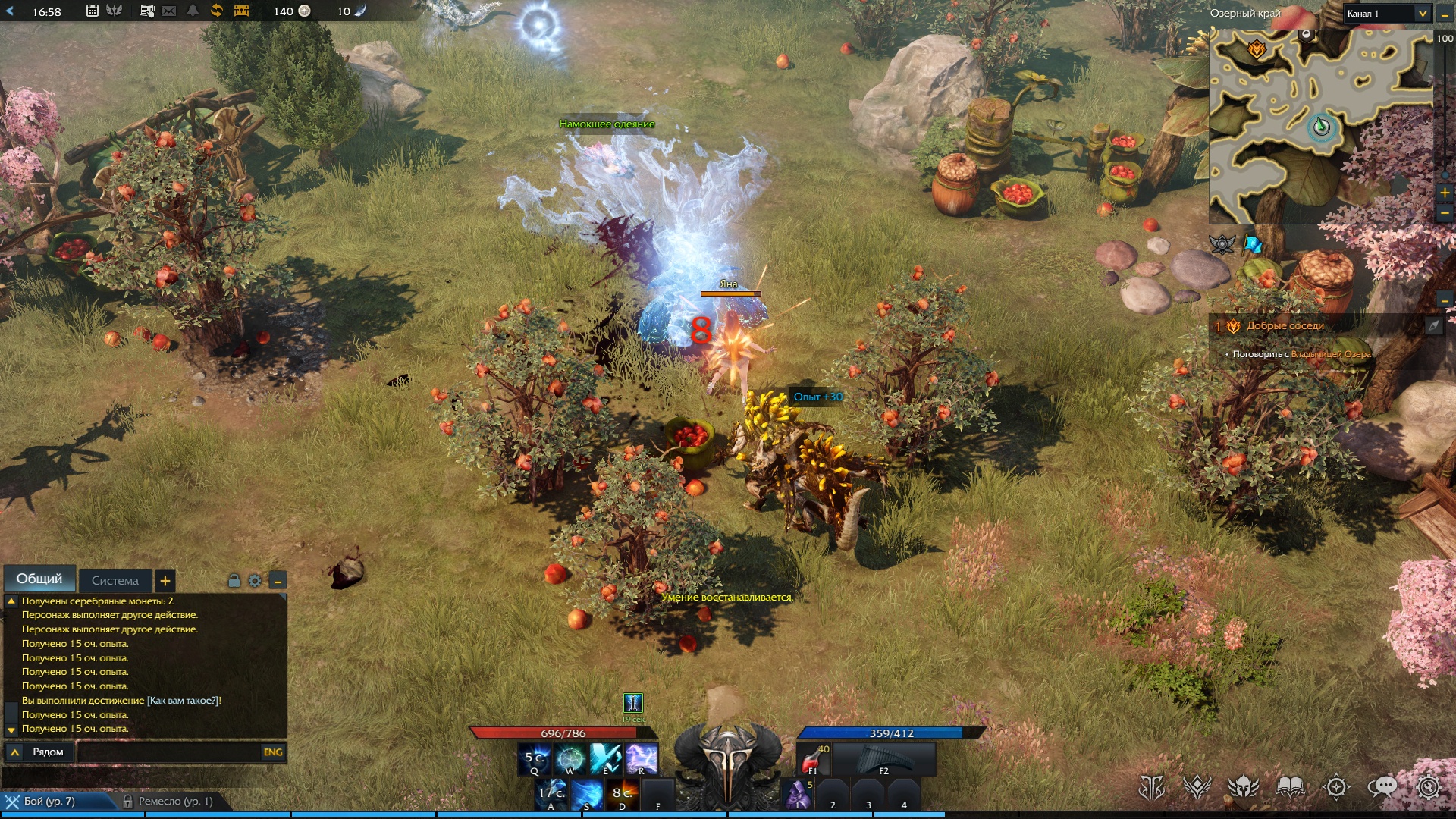
Task: Open the golden treasure chest icon
Action: tap(241, 11)
